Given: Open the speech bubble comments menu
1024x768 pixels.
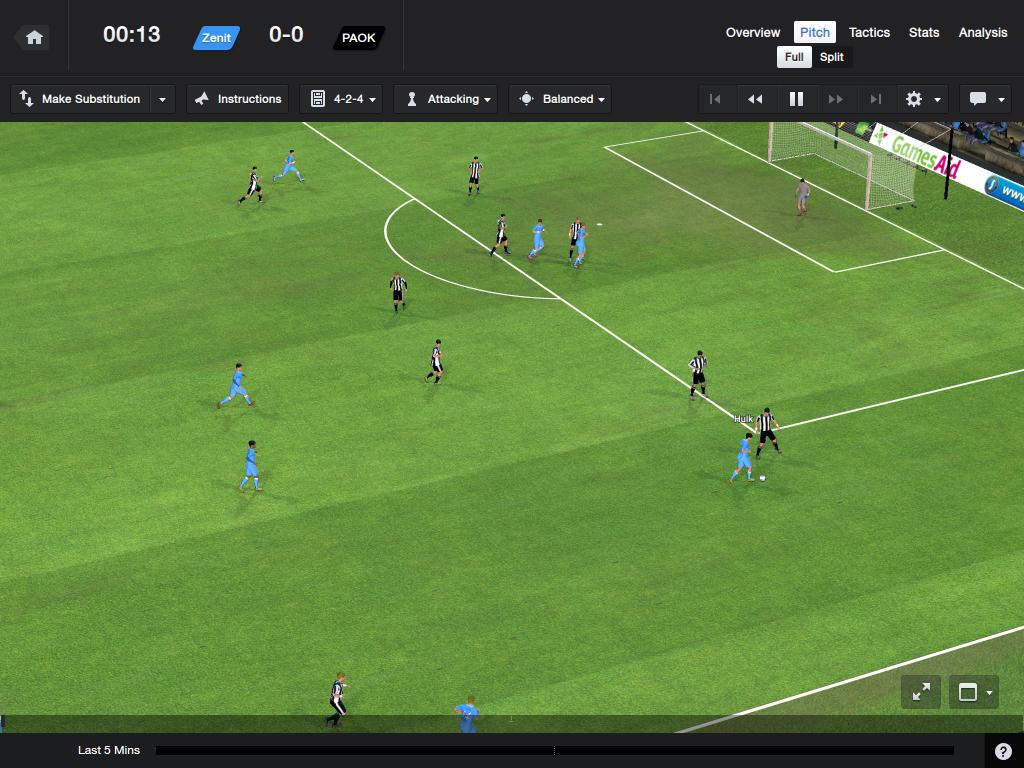Looking at the screenshot, I should (986, 99).
